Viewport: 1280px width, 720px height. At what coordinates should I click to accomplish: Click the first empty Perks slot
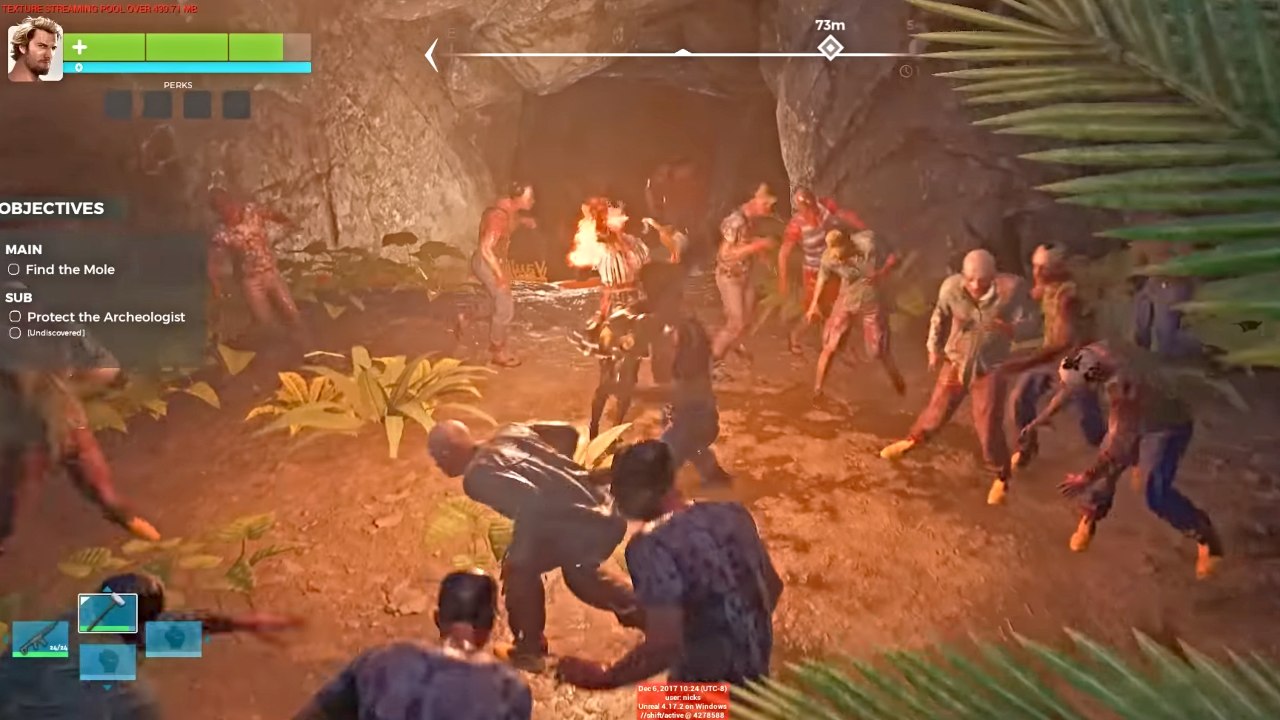click(116, 104)
